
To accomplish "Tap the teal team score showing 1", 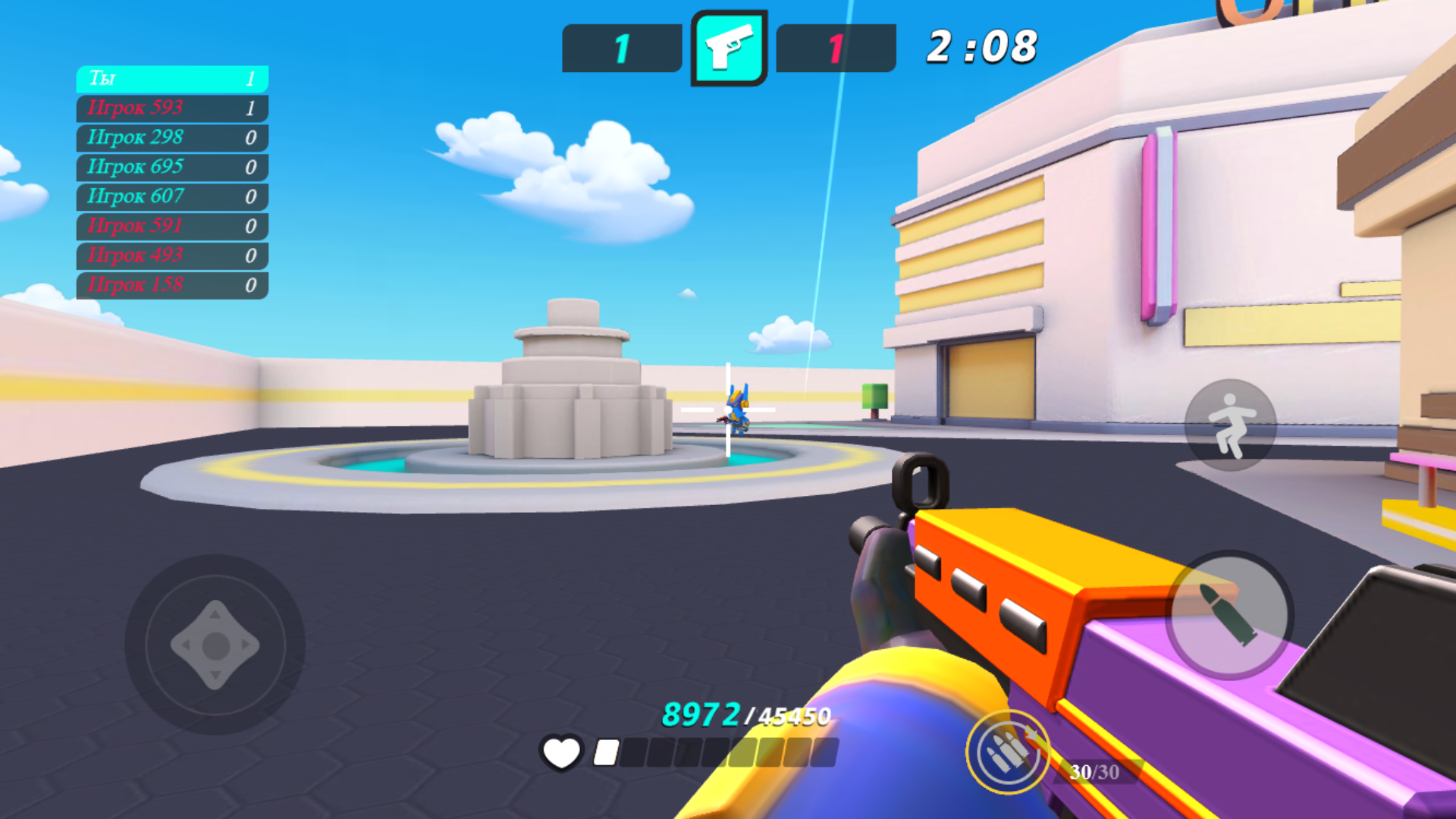I will pos(621,48).
